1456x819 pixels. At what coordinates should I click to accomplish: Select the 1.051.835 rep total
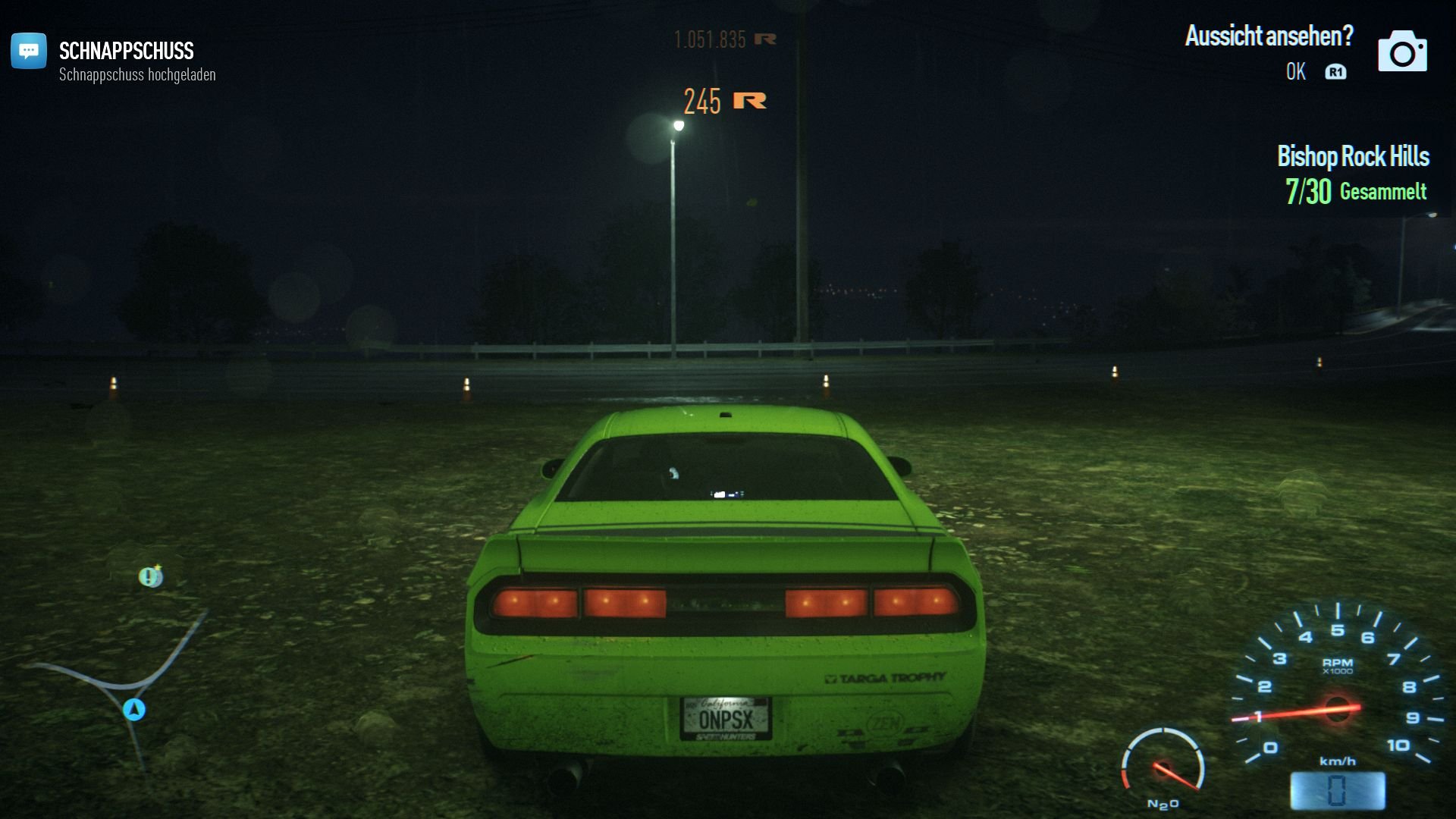[x=709, y=38]
